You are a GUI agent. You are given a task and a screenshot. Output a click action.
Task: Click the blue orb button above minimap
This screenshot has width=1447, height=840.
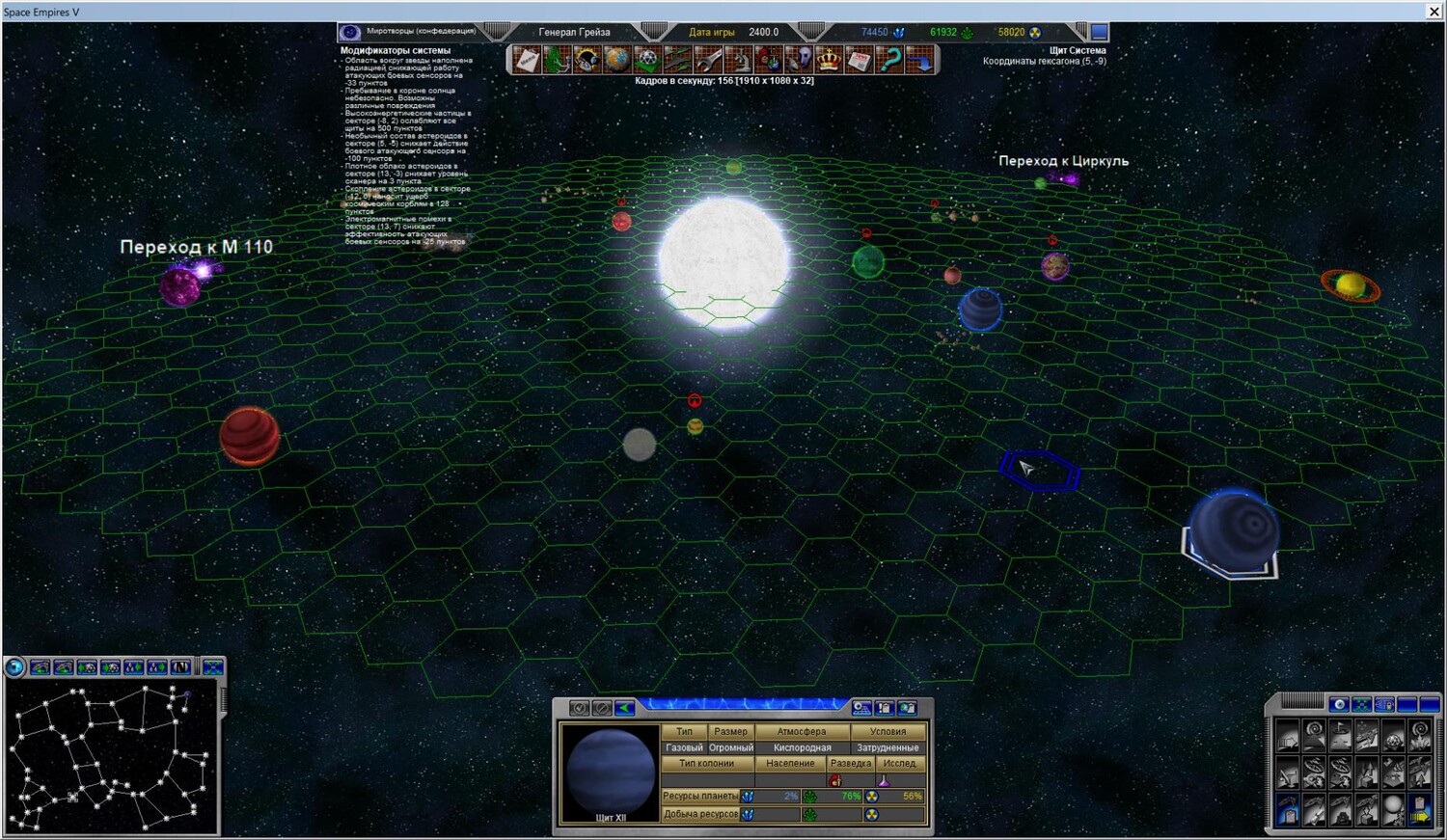(14, 667)
